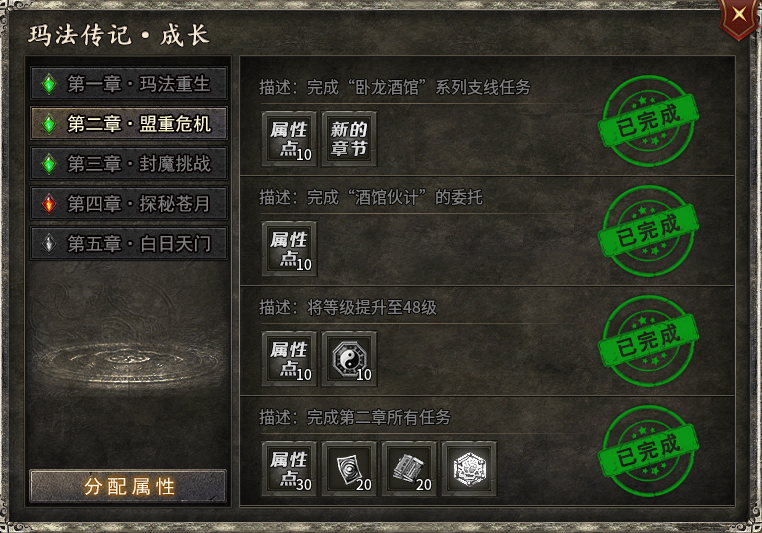Select the 新的章节 reward icon

pyautogui.click(x=350, y=138)
